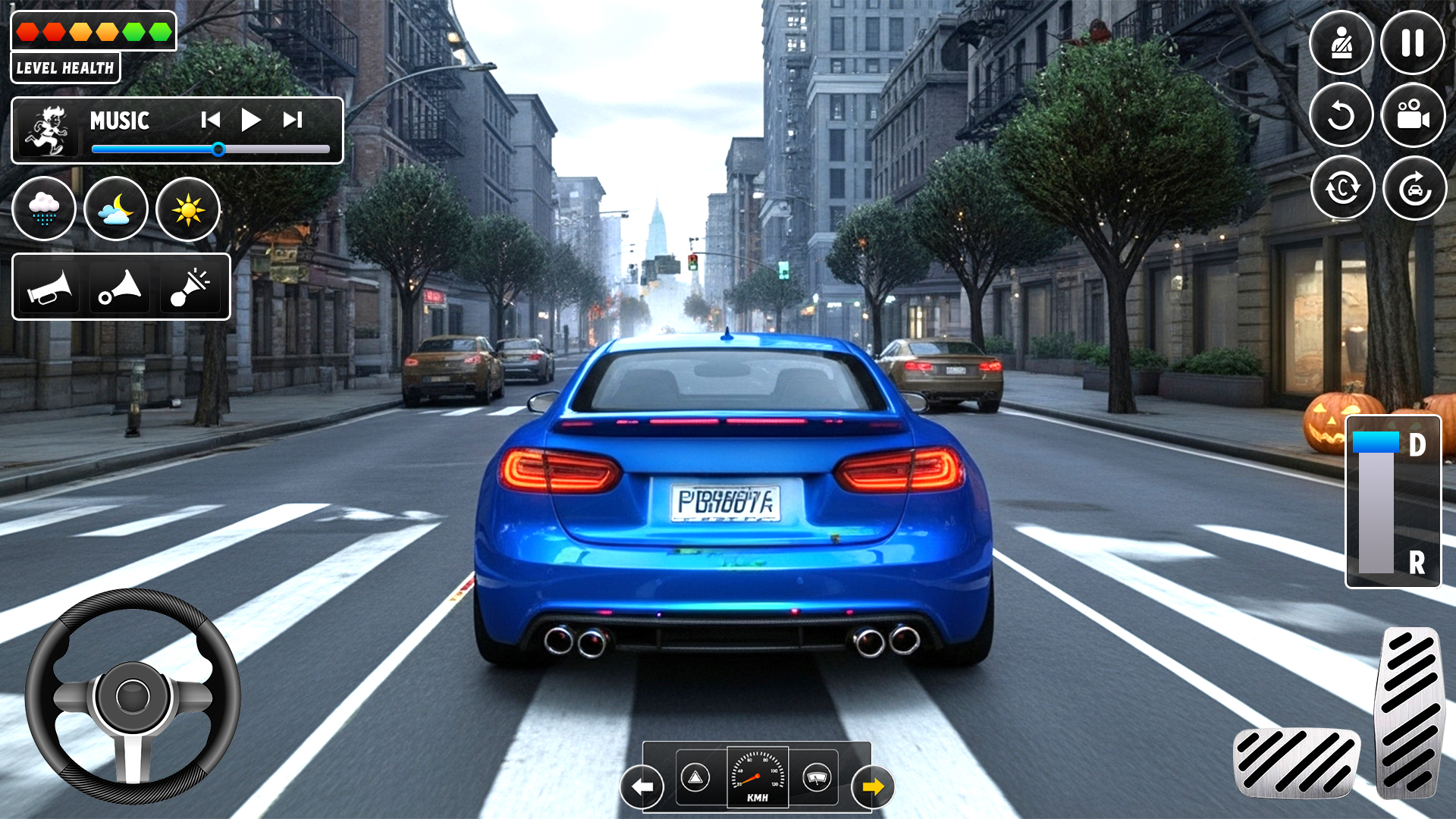Screen dimensions: 1456x819
Task: Toggle the hazard lights triangle button
Action: point(695,777)
